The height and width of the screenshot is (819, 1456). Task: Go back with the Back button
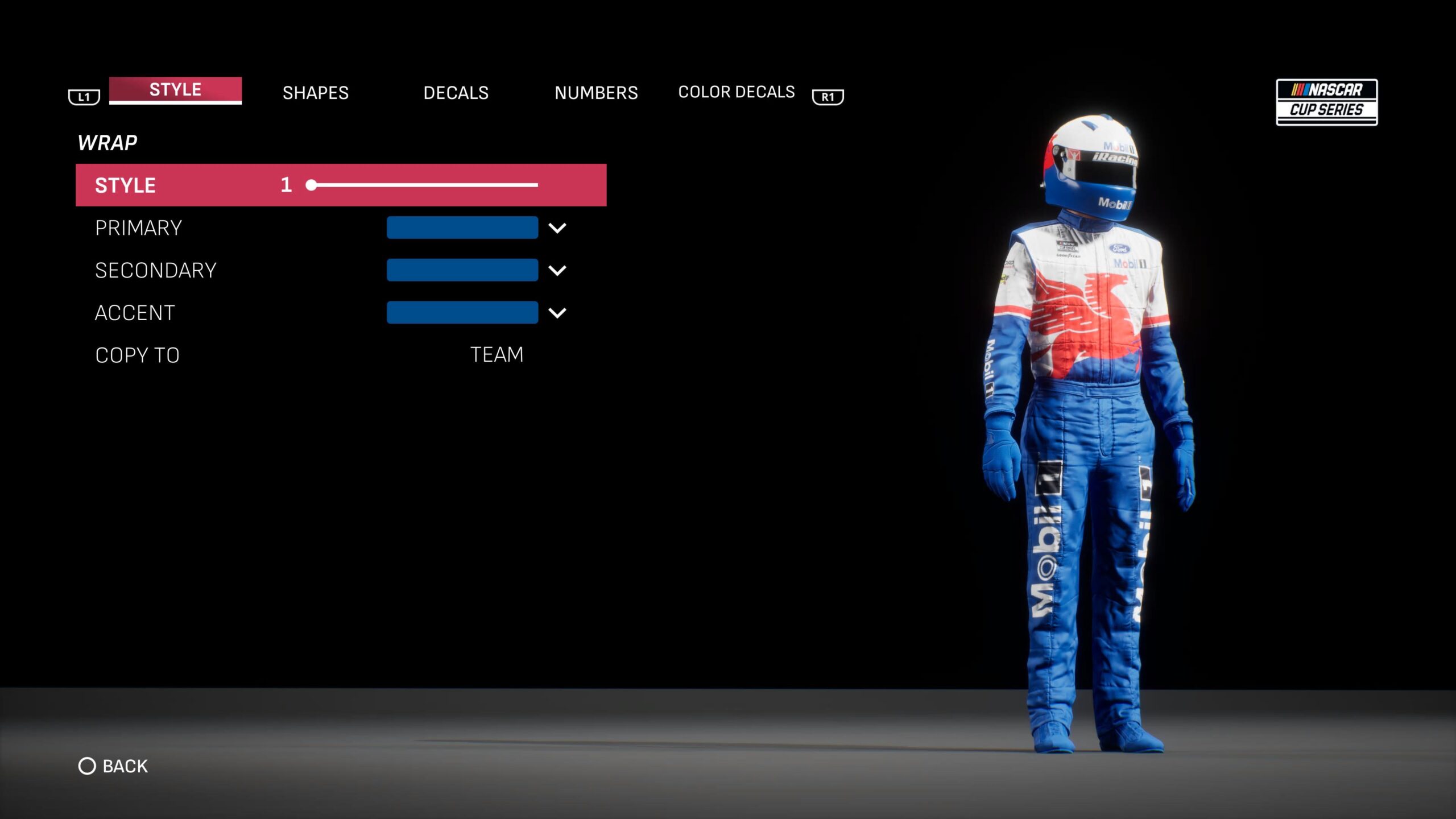113,766
